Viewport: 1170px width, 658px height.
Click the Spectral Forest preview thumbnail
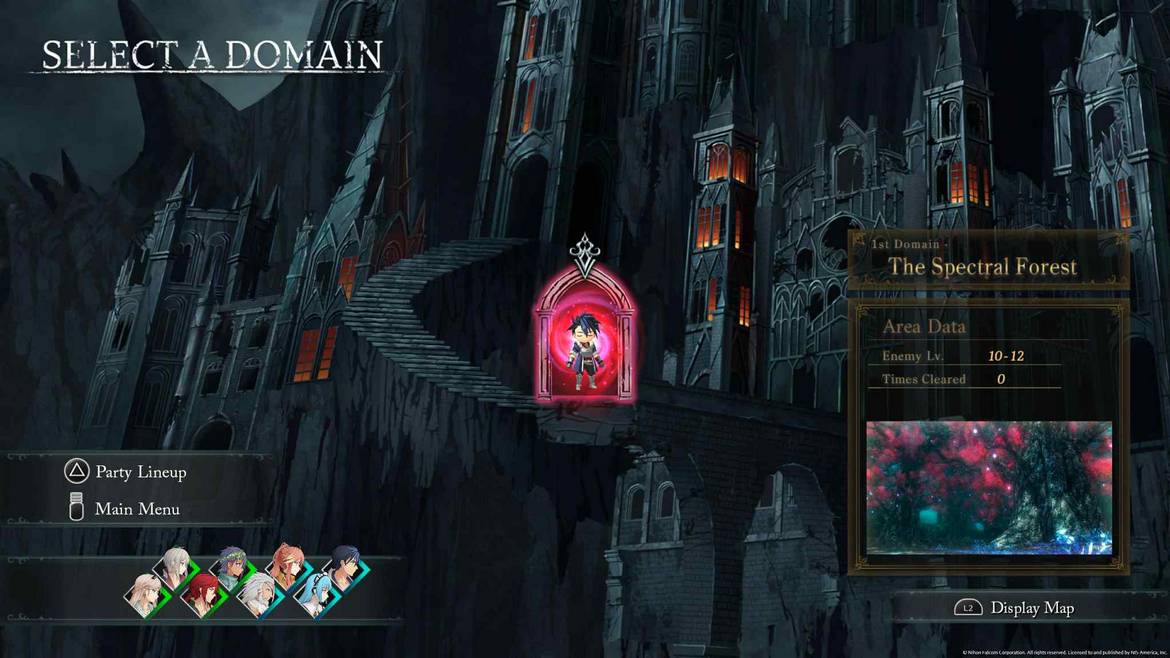pos(988,487)
